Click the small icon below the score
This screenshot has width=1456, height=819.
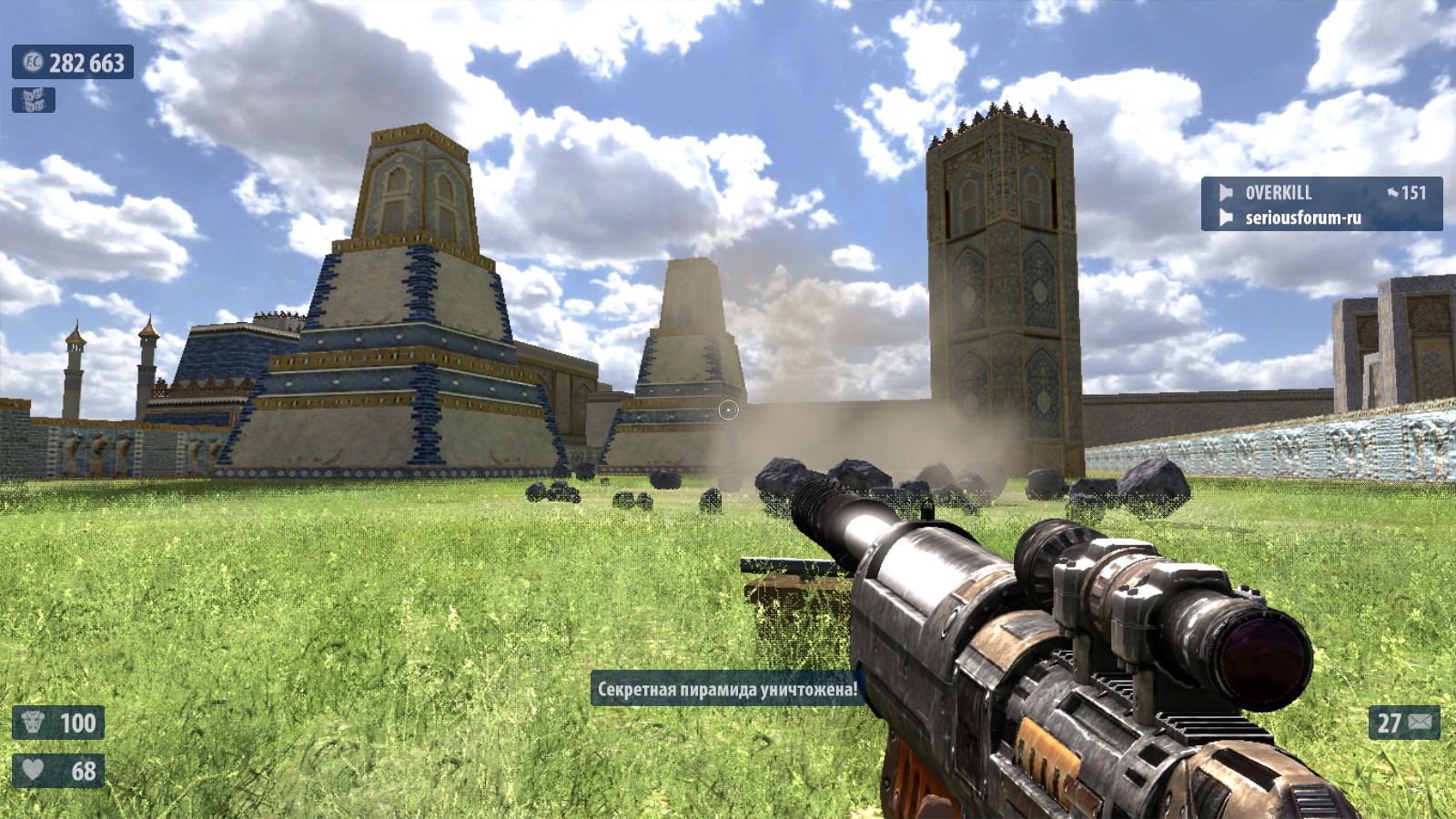pyautogui.click(x=34, y=100)
